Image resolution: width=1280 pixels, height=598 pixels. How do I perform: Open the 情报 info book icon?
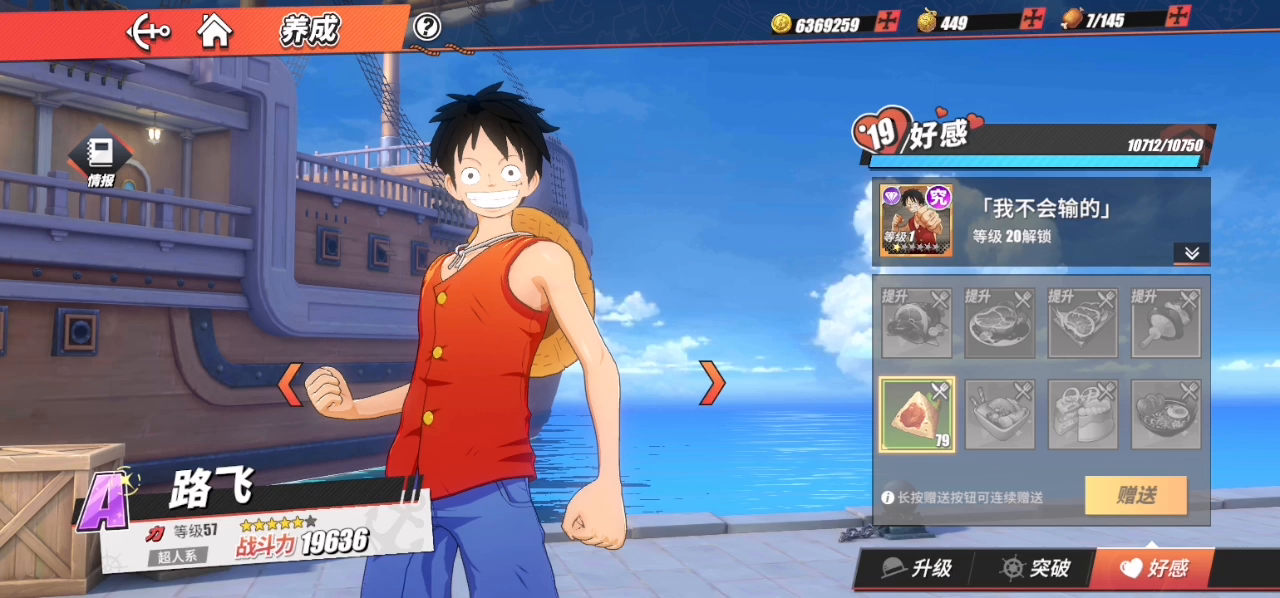[x=100, y=159]
